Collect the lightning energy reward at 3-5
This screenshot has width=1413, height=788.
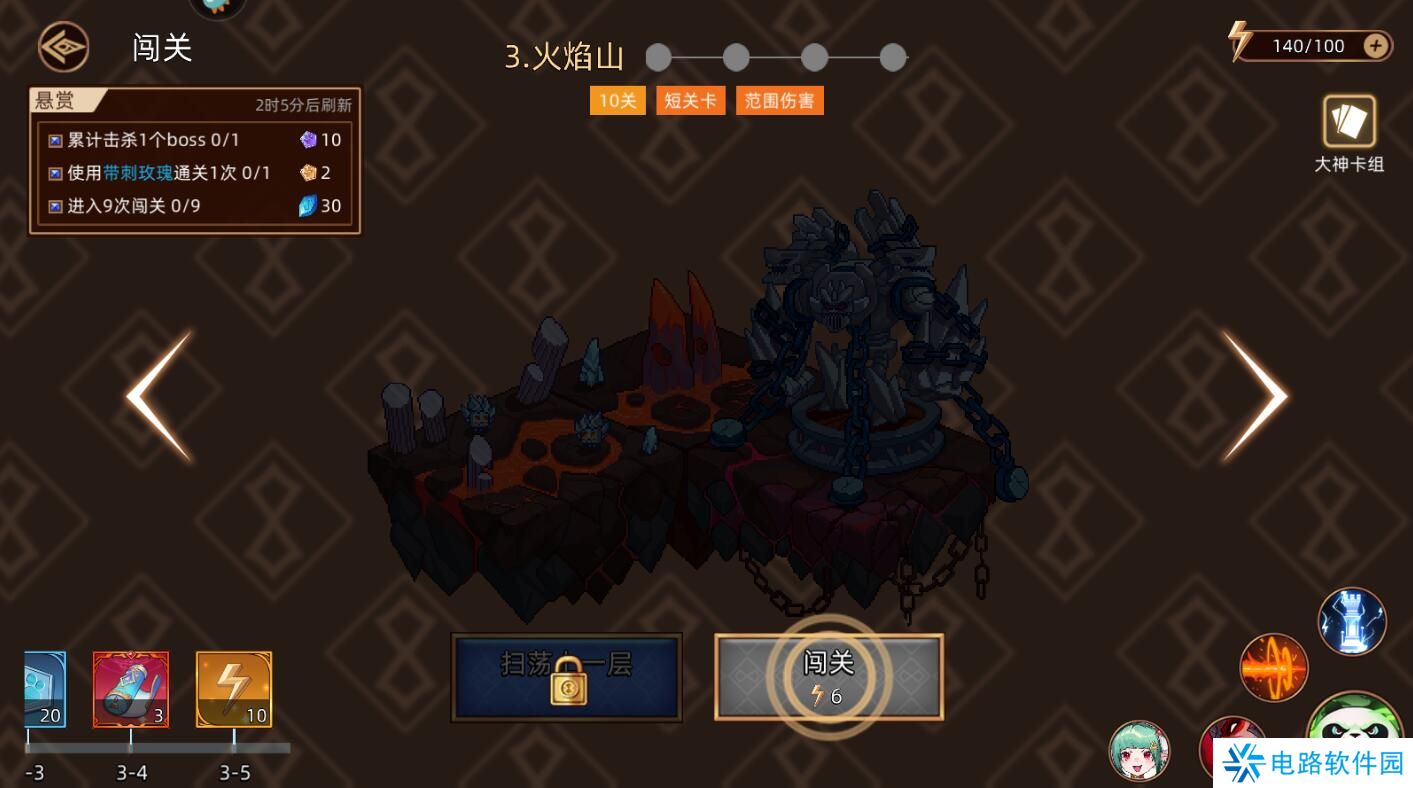click(234, 688)
